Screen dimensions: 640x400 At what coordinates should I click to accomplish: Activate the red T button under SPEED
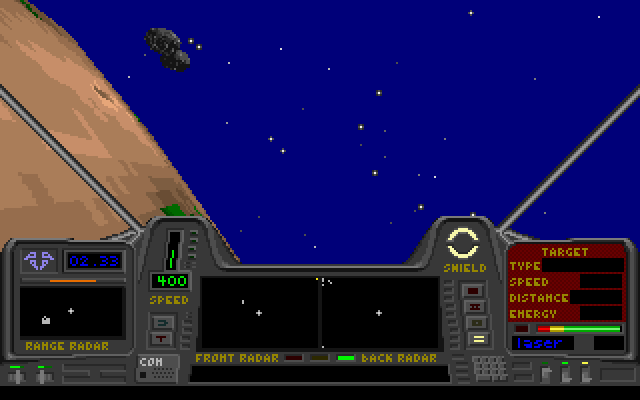coord(161,339)
